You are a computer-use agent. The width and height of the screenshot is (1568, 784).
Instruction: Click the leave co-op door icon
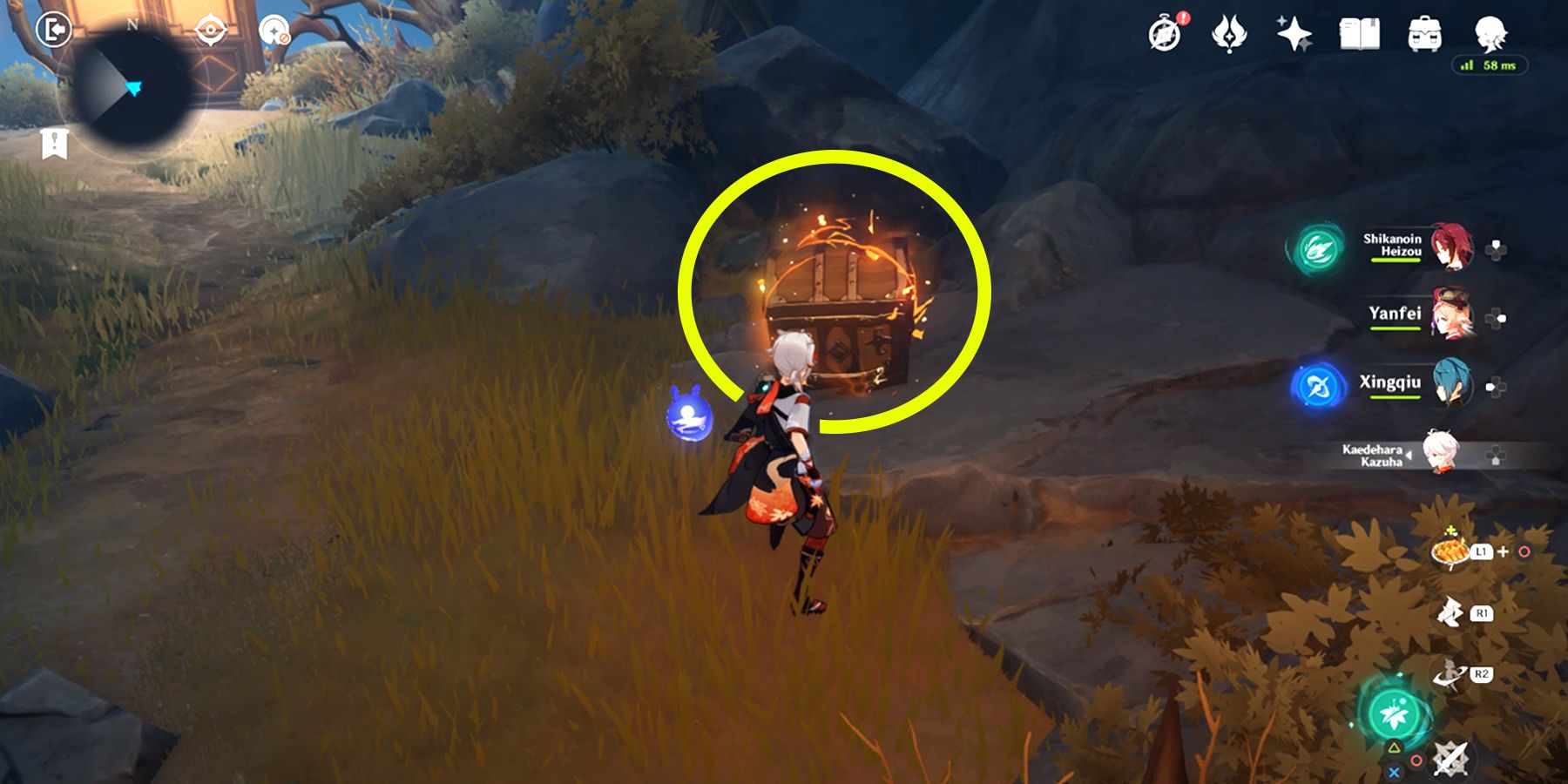pyautogui.click(x=54, y=29)
